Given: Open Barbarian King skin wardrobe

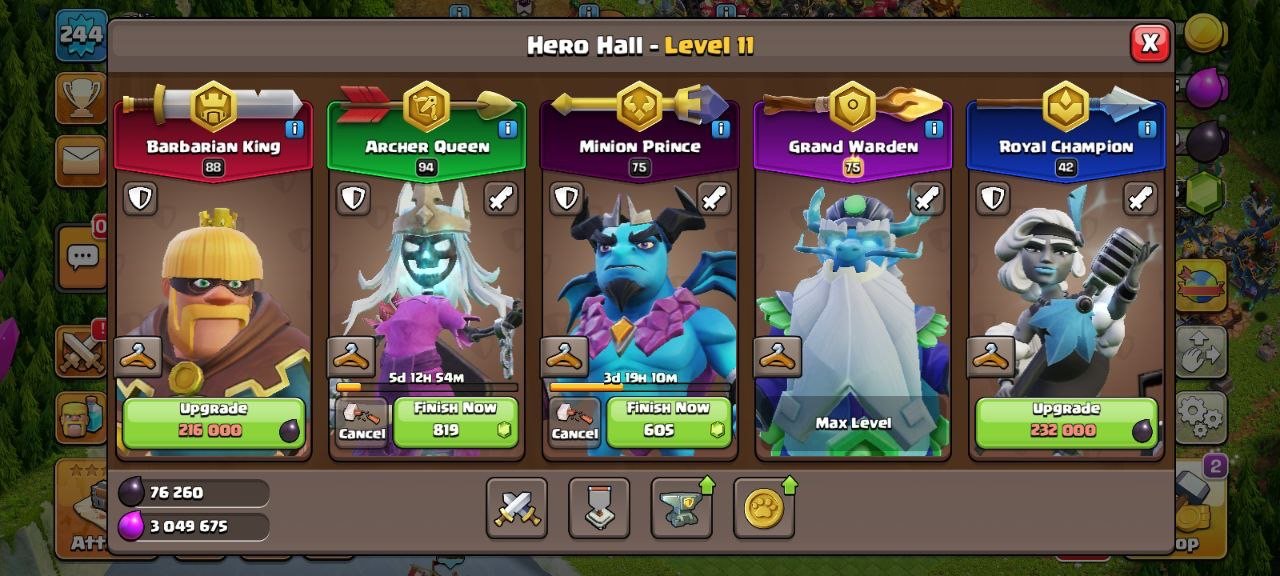Looking at the screenshot, I should click(x=138, y=356).
